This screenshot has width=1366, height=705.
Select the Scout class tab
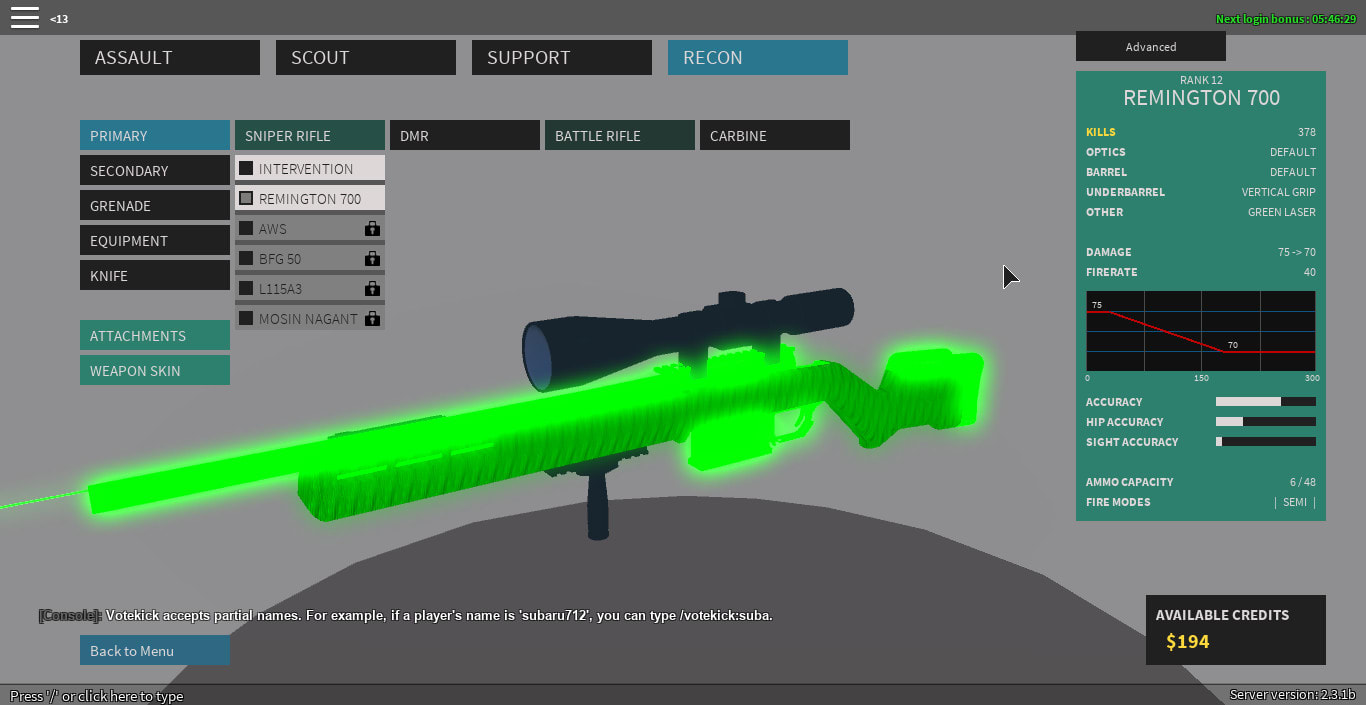pyautogui.click(x=365, y=57)
